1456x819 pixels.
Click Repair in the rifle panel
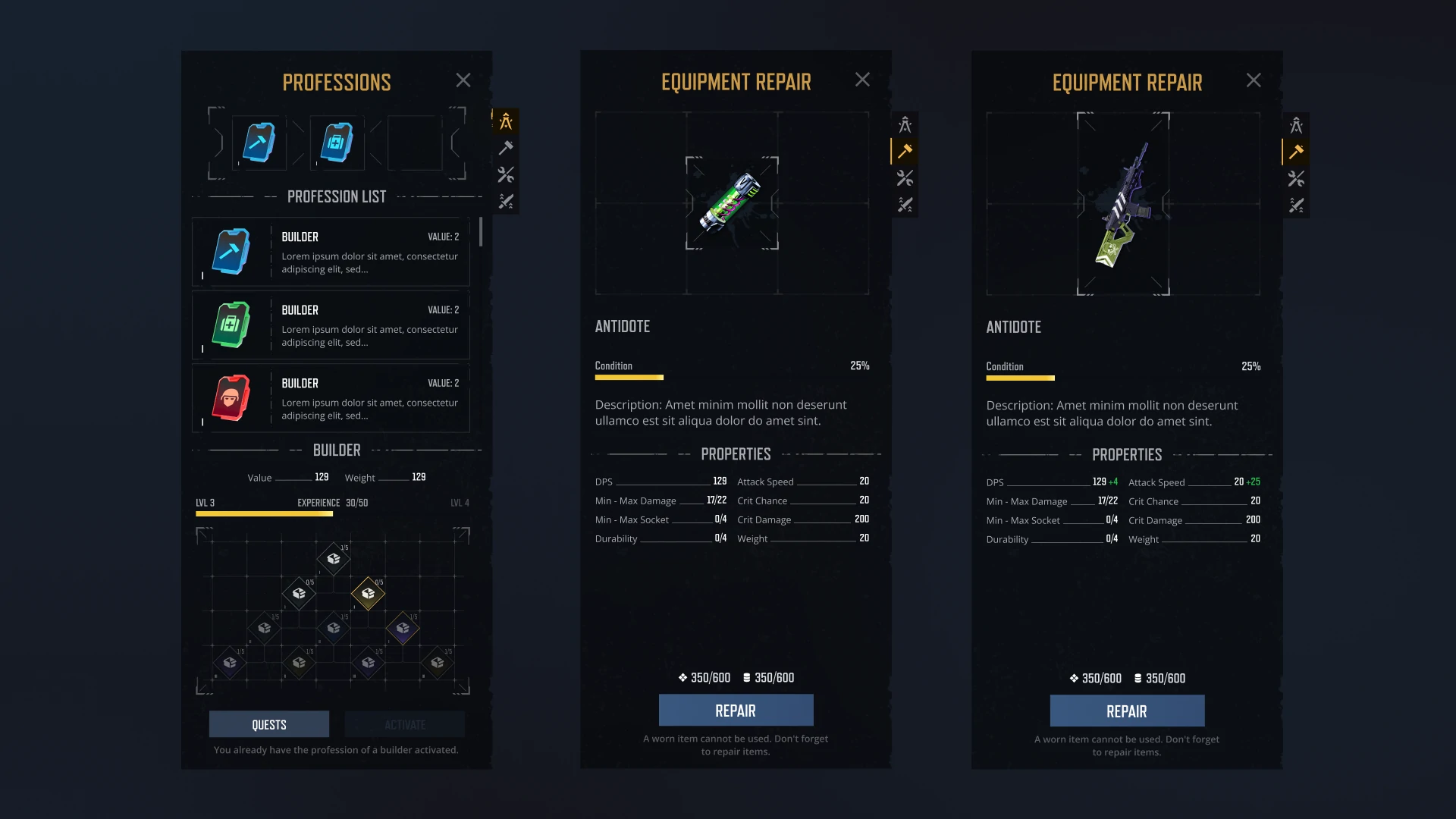(1127, 711)
